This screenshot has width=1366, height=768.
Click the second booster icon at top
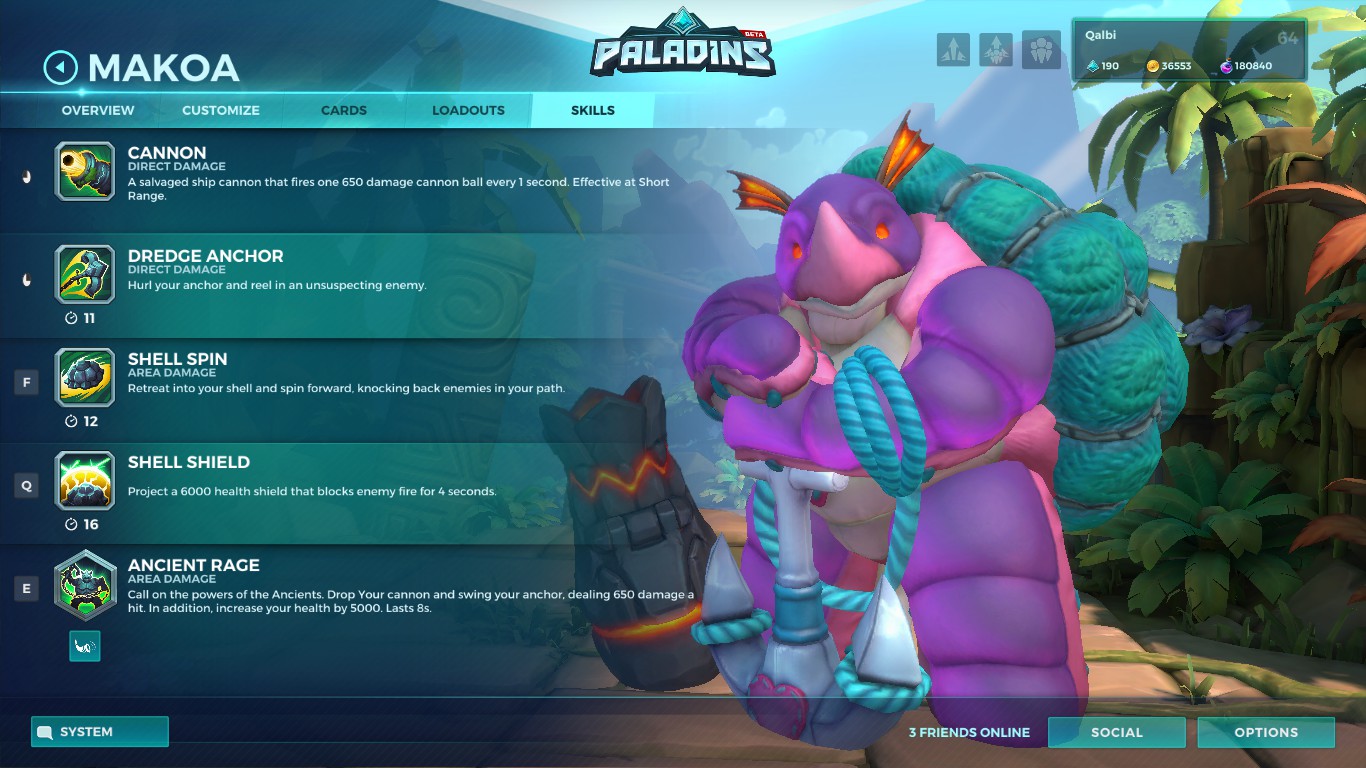tap(996, 50)
